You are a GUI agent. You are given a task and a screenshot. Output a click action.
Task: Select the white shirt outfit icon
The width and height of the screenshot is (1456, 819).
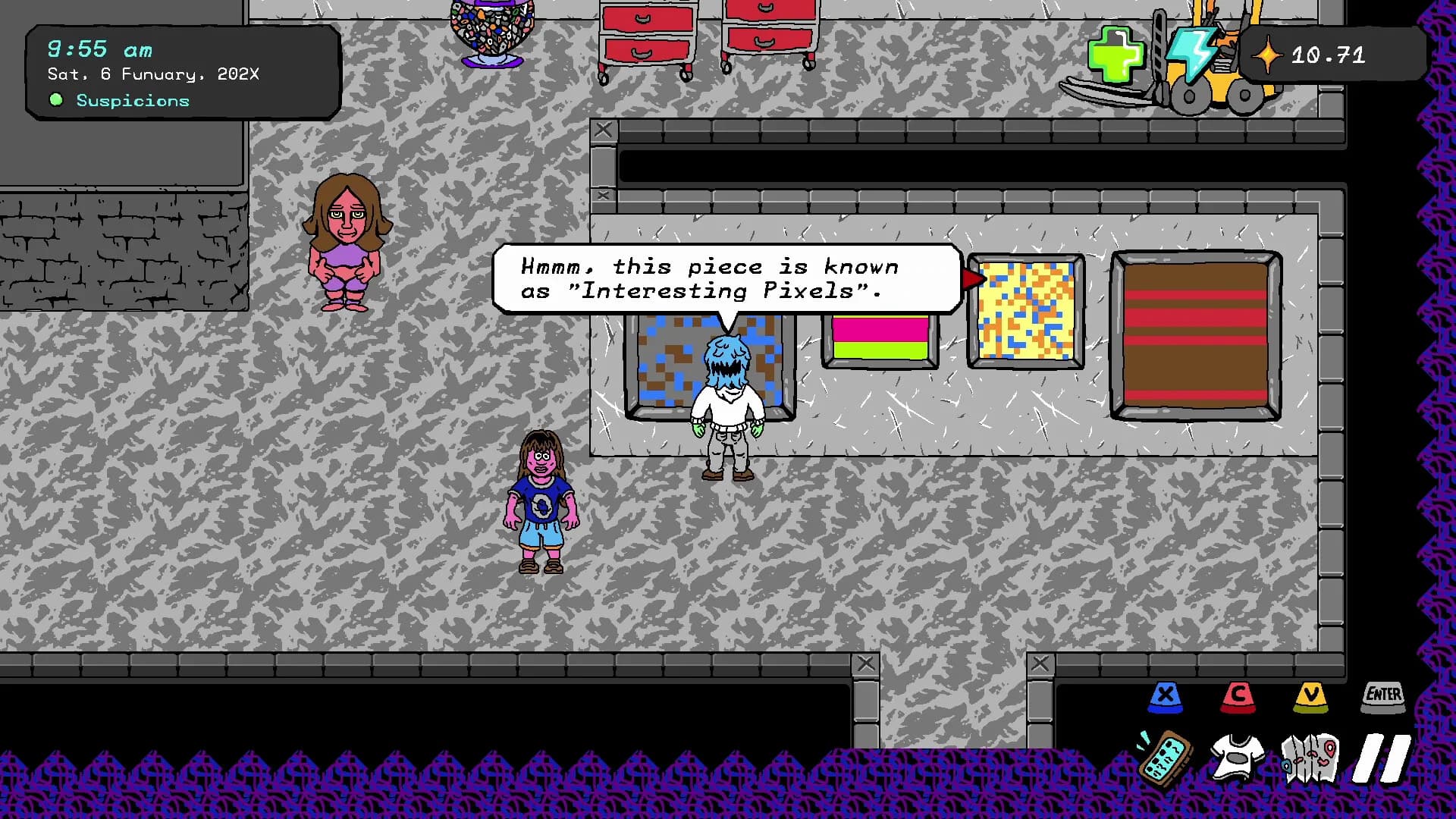click(1237, 756)
